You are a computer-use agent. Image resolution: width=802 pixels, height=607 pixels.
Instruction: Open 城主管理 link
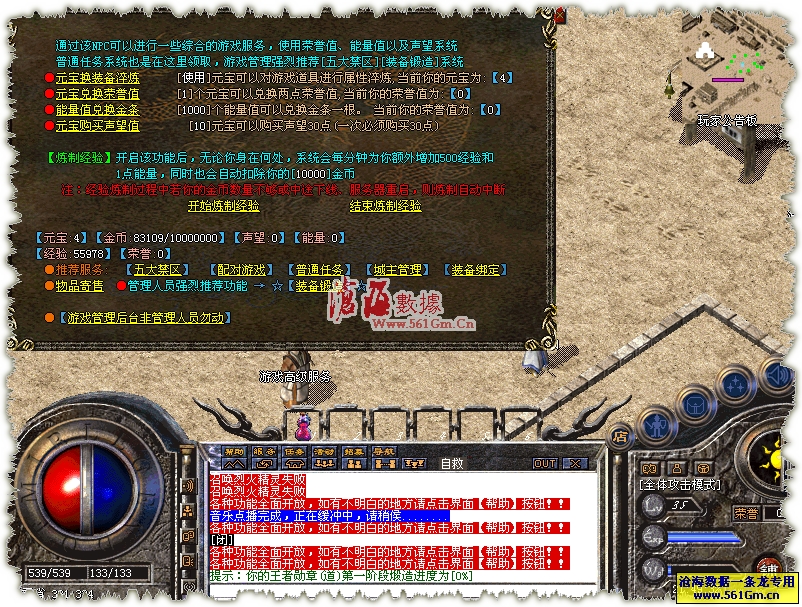click(x=398, y=270)
